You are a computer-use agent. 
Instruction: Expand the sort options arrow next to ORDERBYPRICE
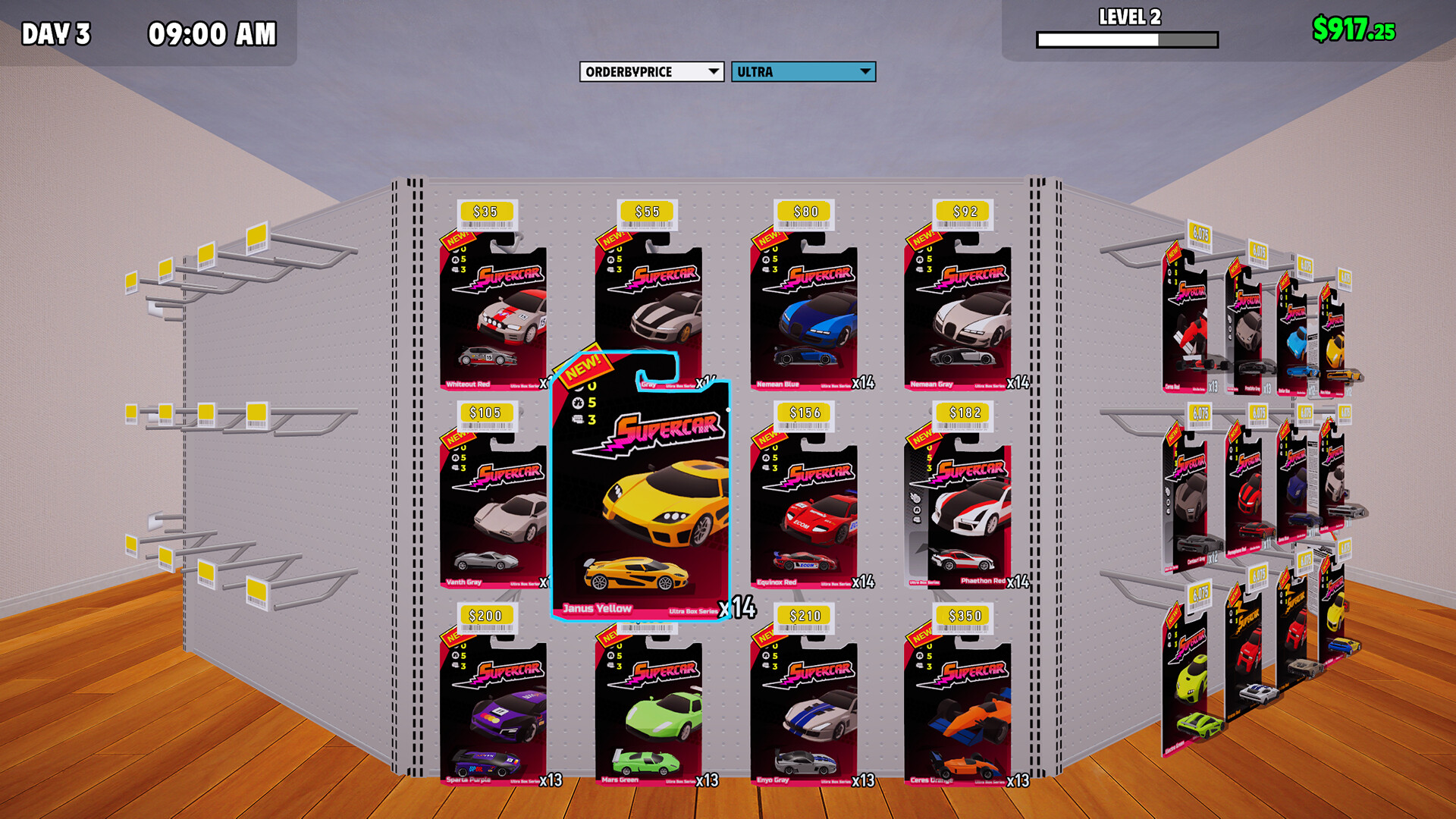(711, 72)
